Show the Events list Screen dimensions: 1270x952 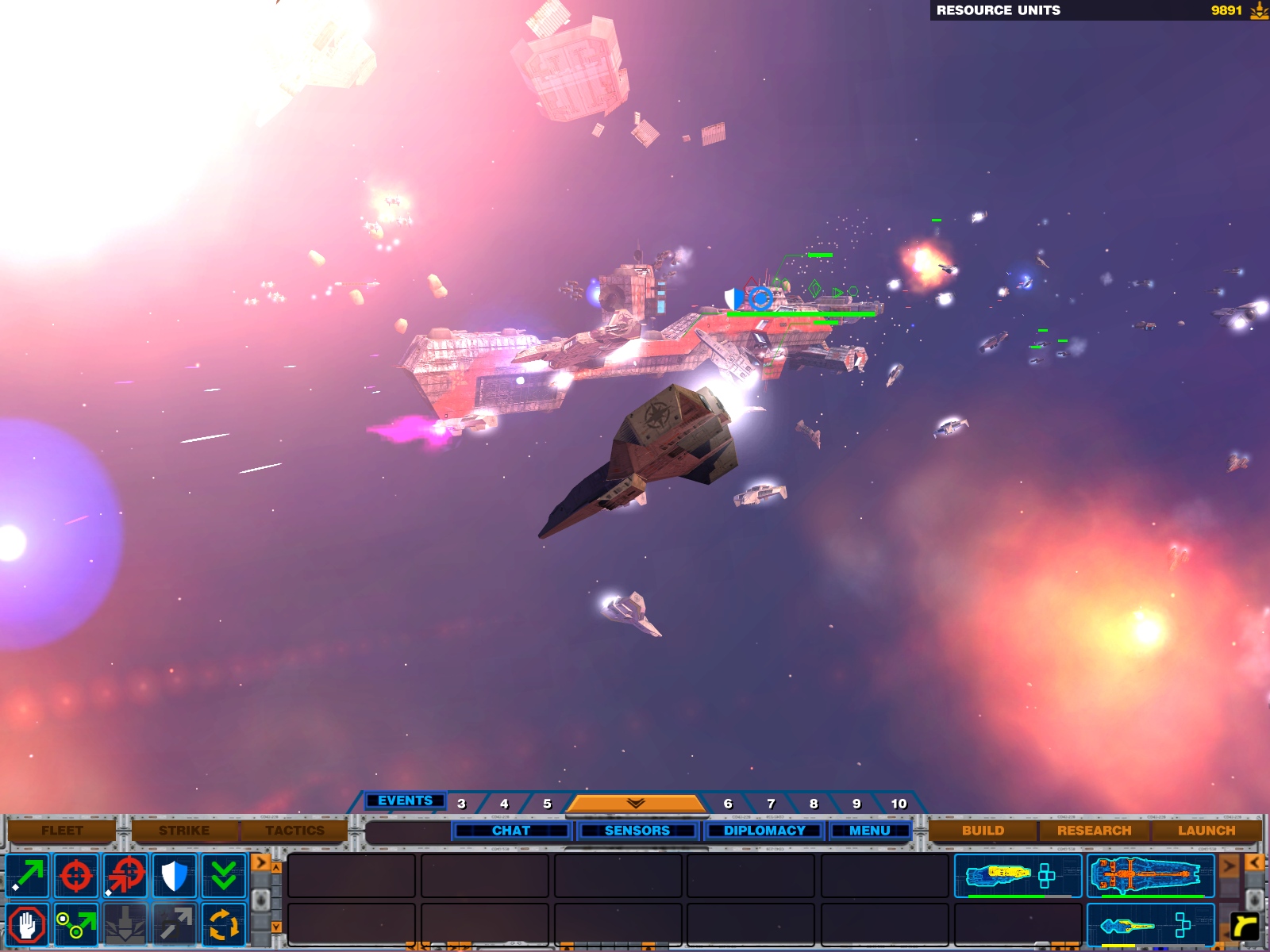click(x=405, y=801)
